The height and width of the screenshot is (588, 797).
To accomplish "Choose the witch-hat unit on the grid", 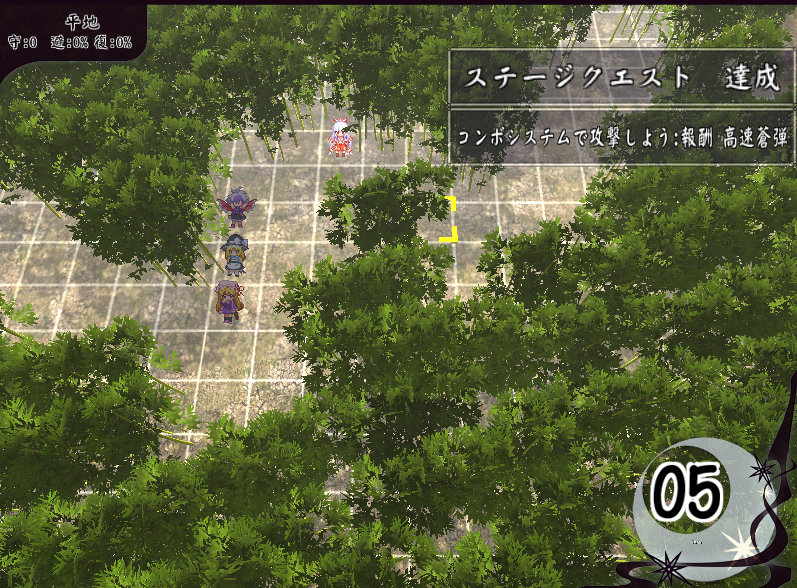I will tap(234, 254).
